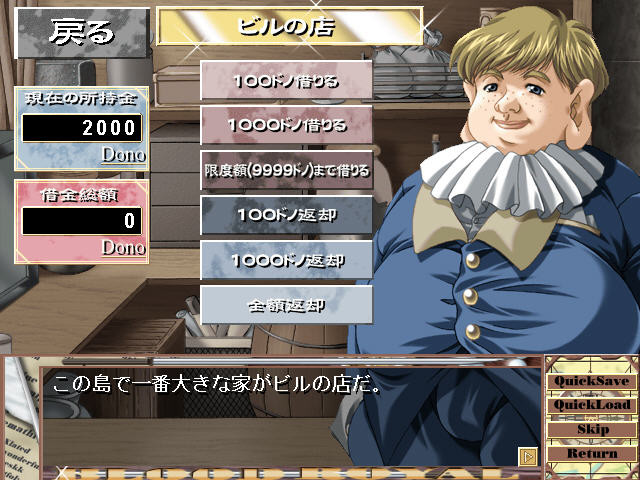Load the quick save with QuickLoad
This screenshot has width=640, height=480.
click(592, 405)
